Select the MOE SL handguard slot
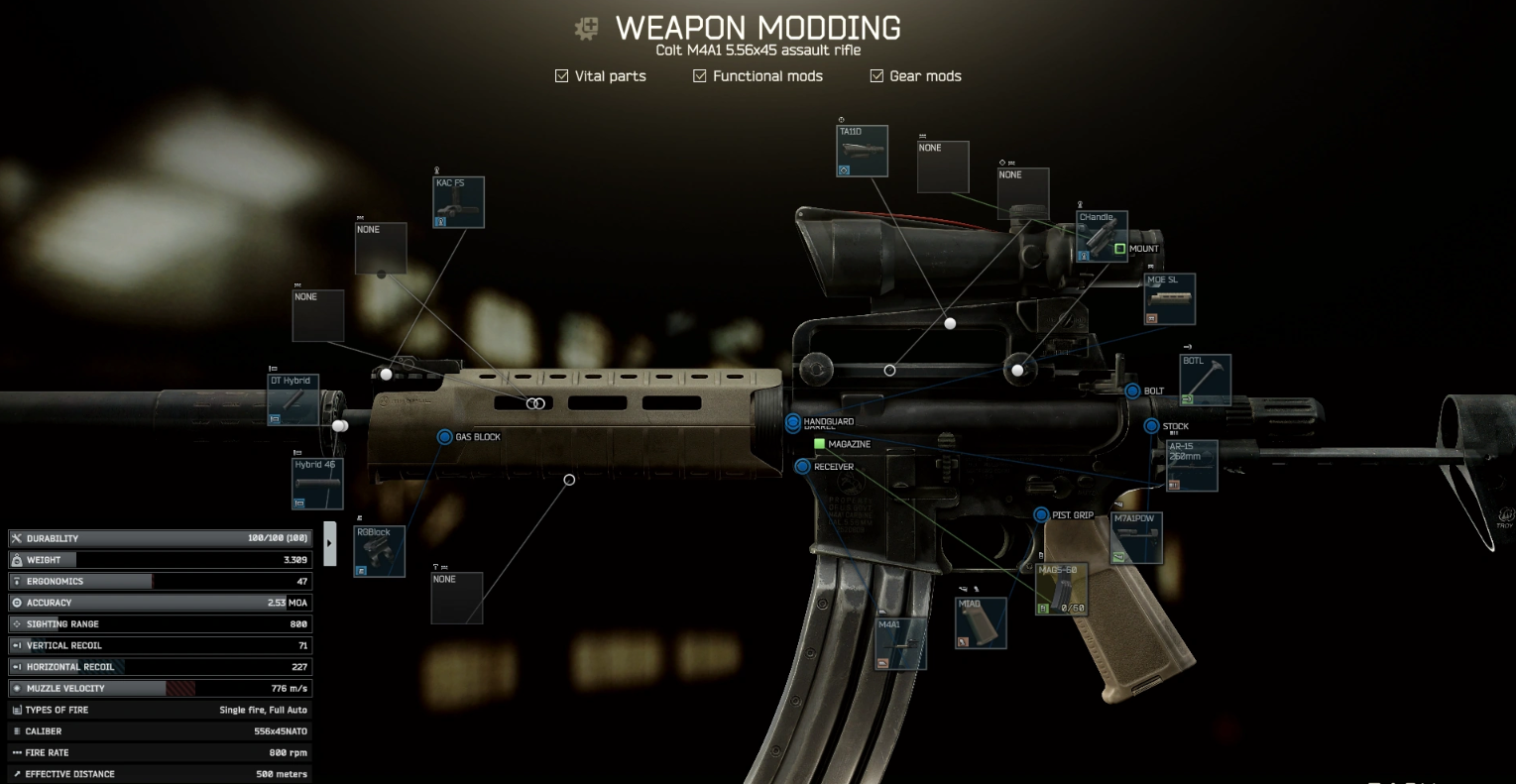 pos(1170,299)
